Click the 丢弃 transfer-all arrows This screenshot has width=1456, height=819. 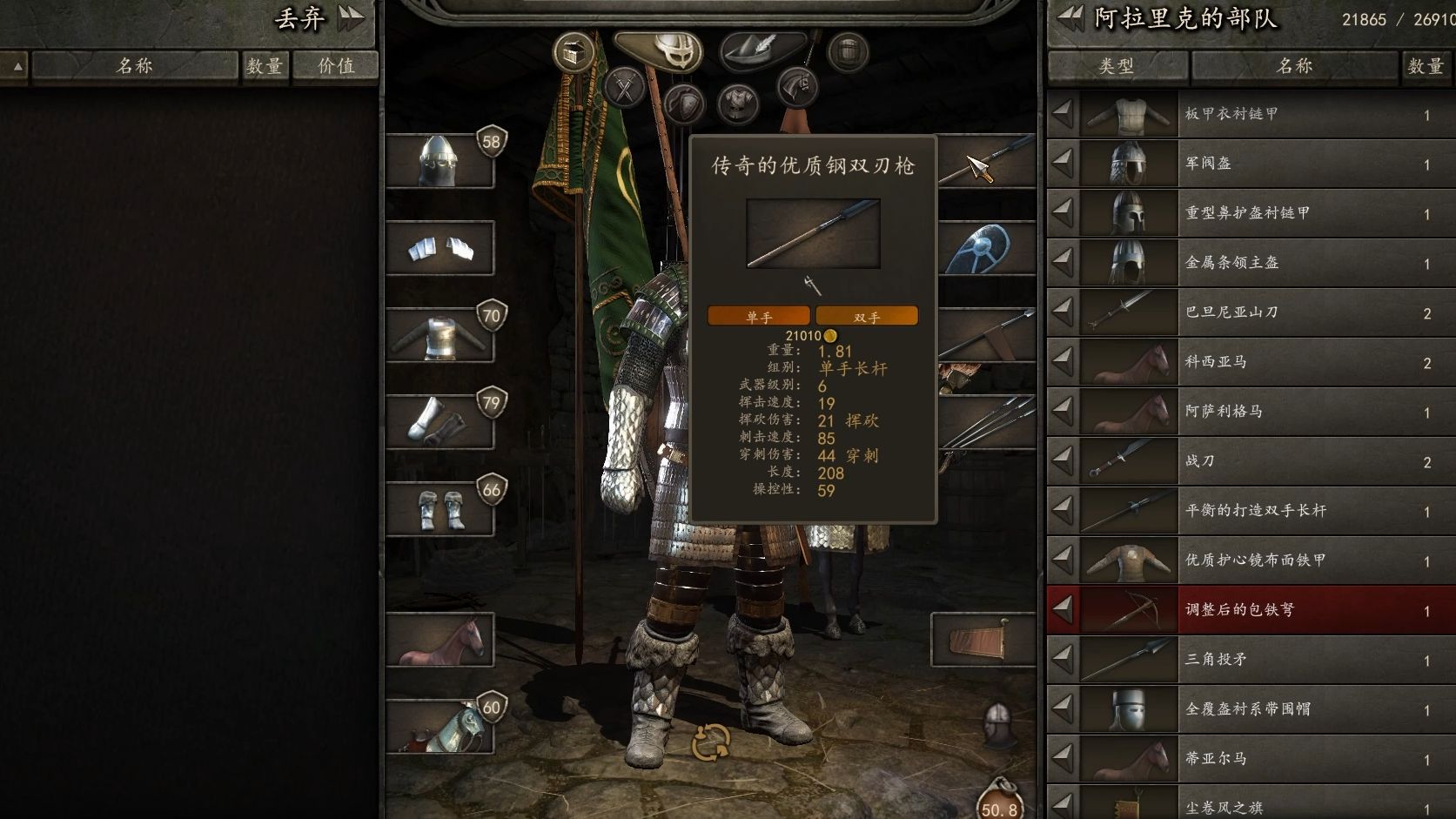click(351, 18)
